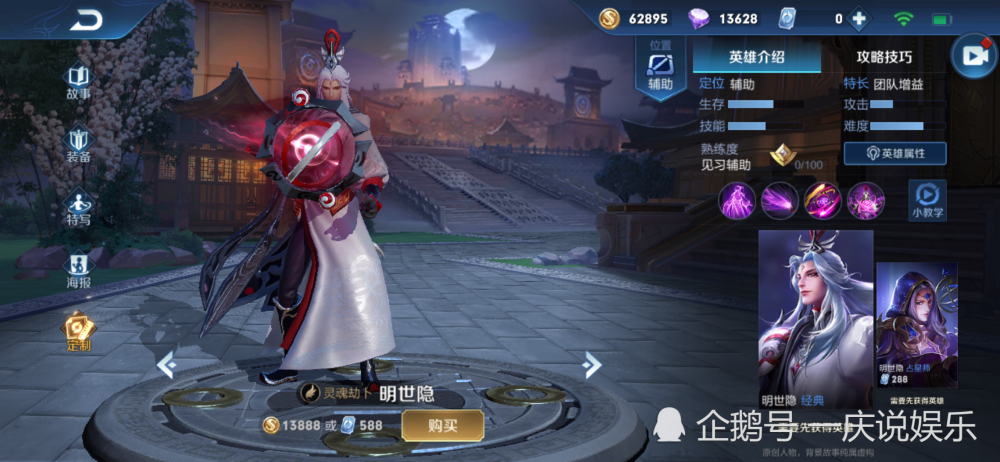View the first purple lightning skill icon
1000x462 pixels.
(738, 201)
